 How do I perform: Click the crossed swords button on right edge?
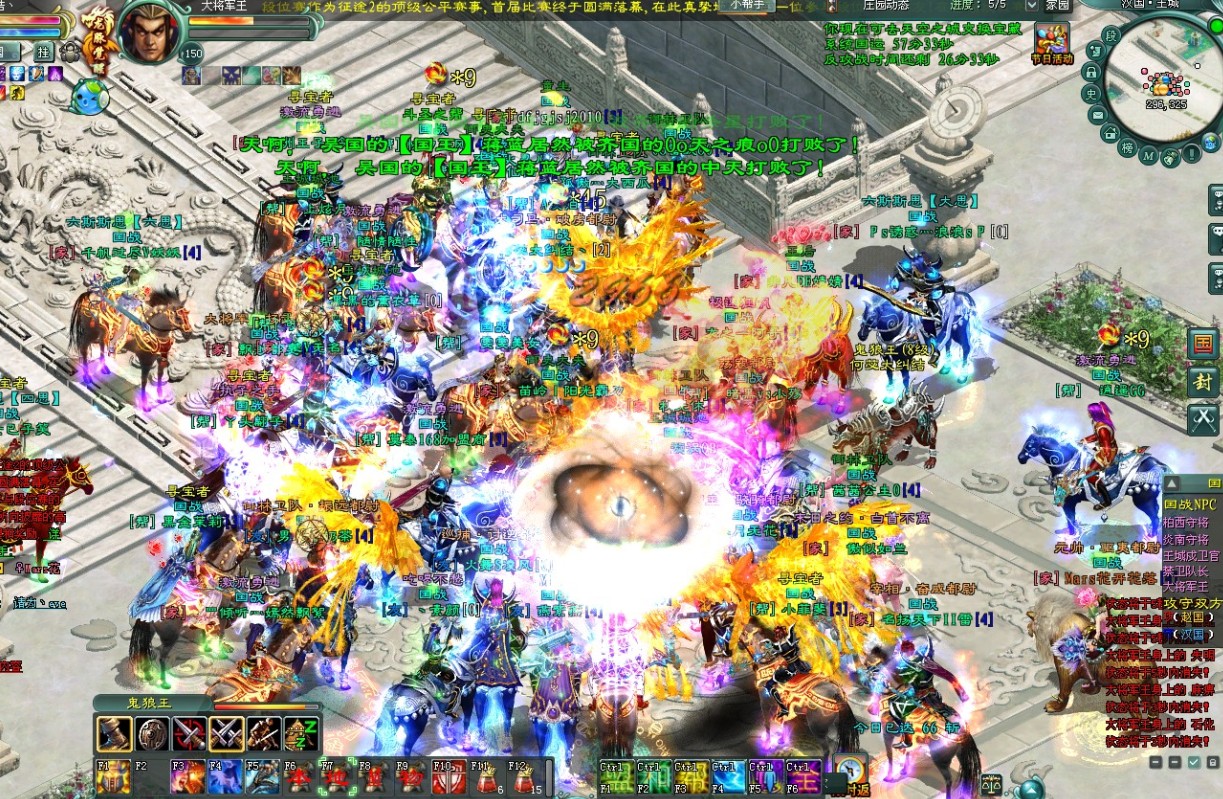(x=1203, y=418)
